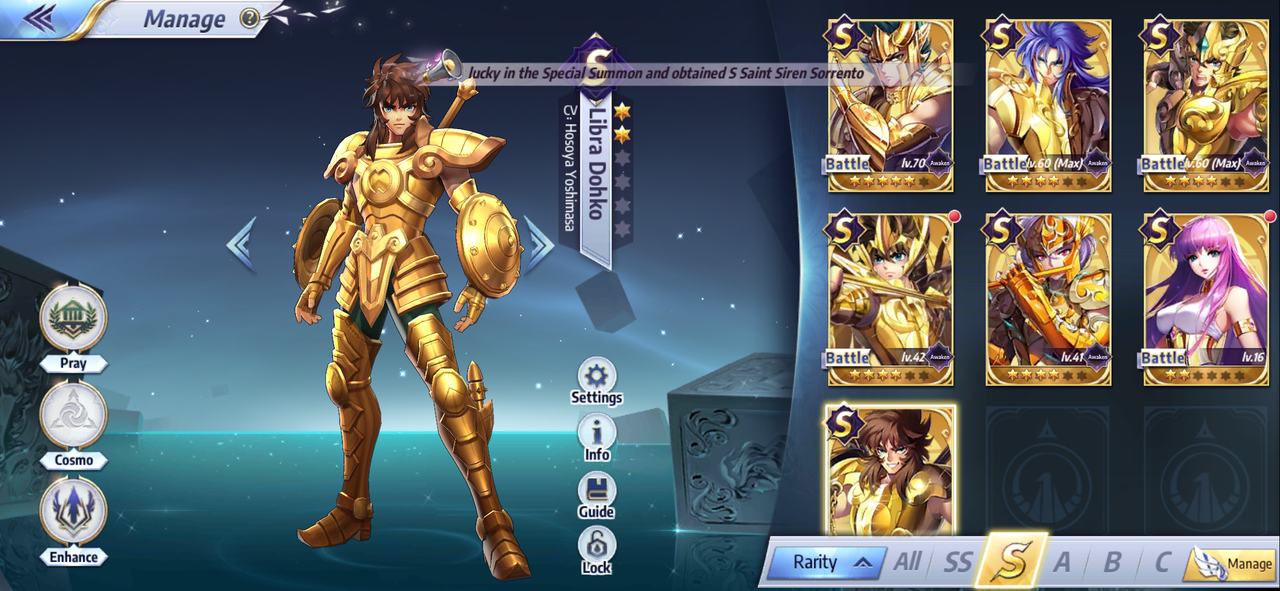Filter saints by B rarity

tap(1111, 562)
